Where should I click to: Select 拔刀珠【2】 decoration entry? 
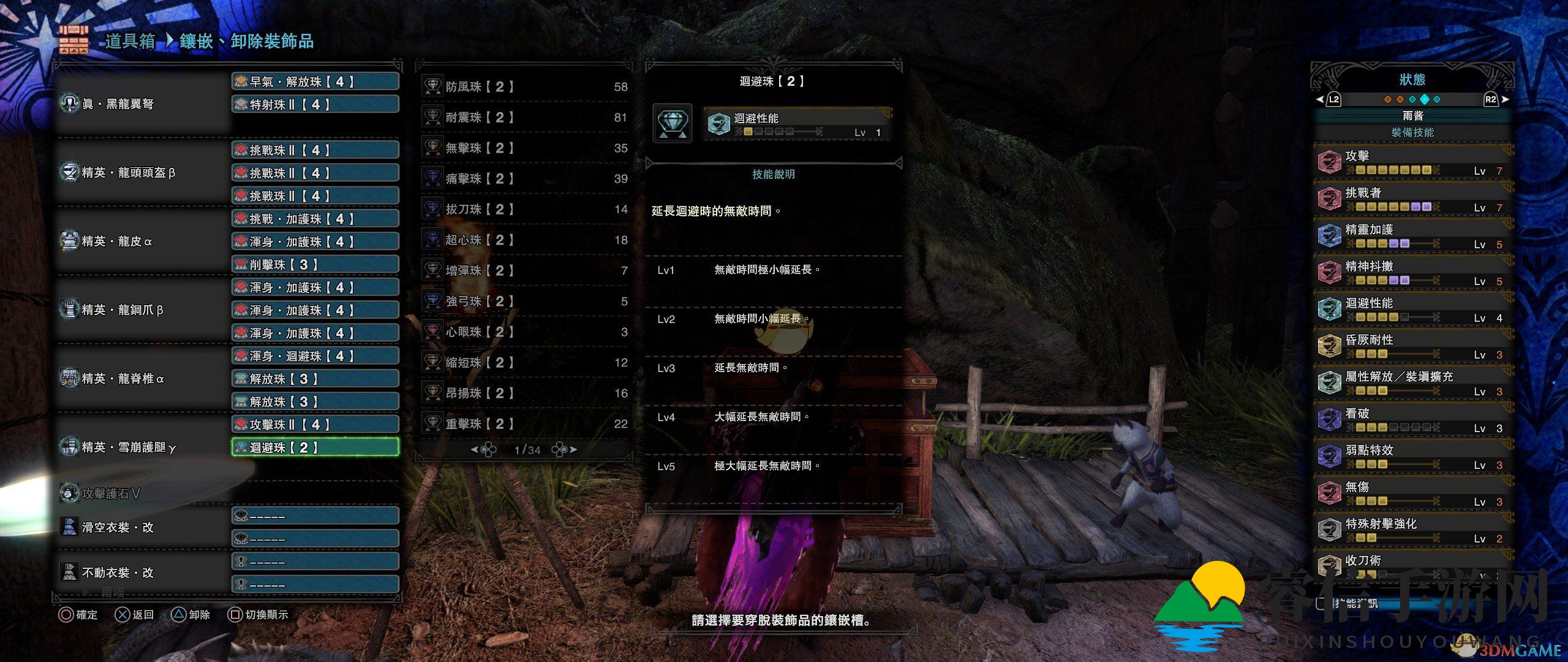point(524,210)
